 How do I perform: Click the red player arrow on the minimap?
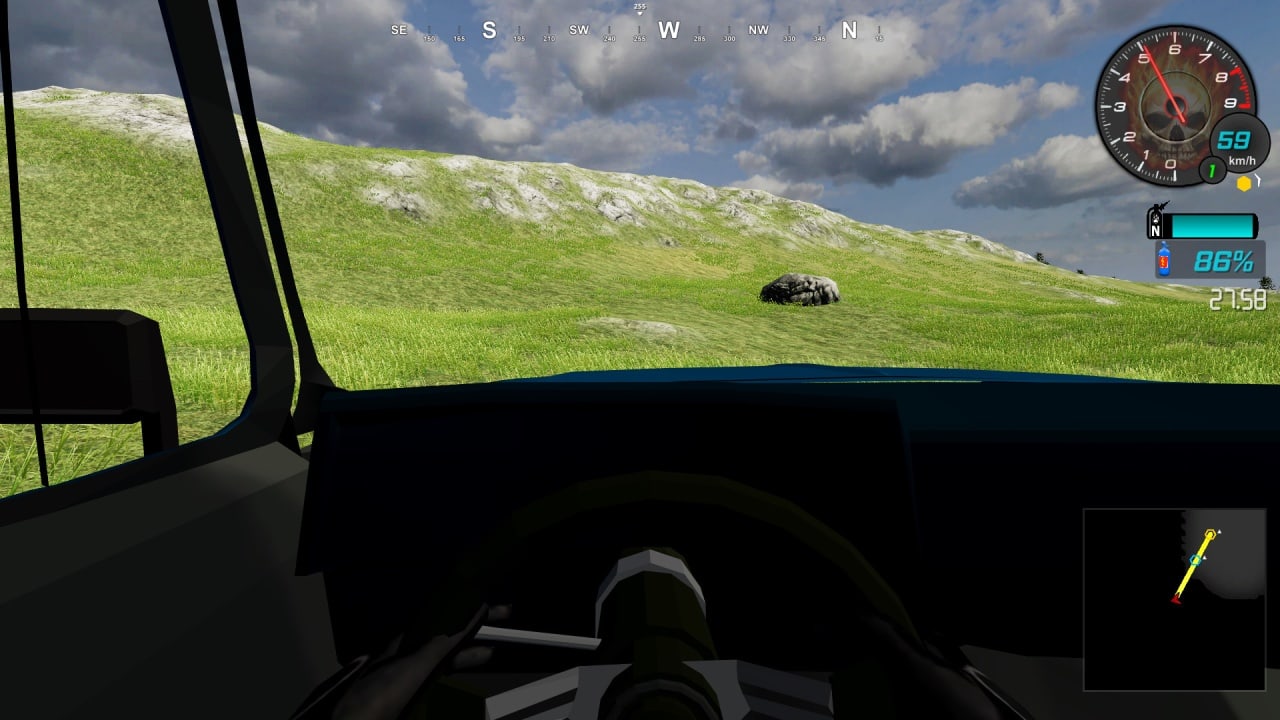[x=1177, y=598]
